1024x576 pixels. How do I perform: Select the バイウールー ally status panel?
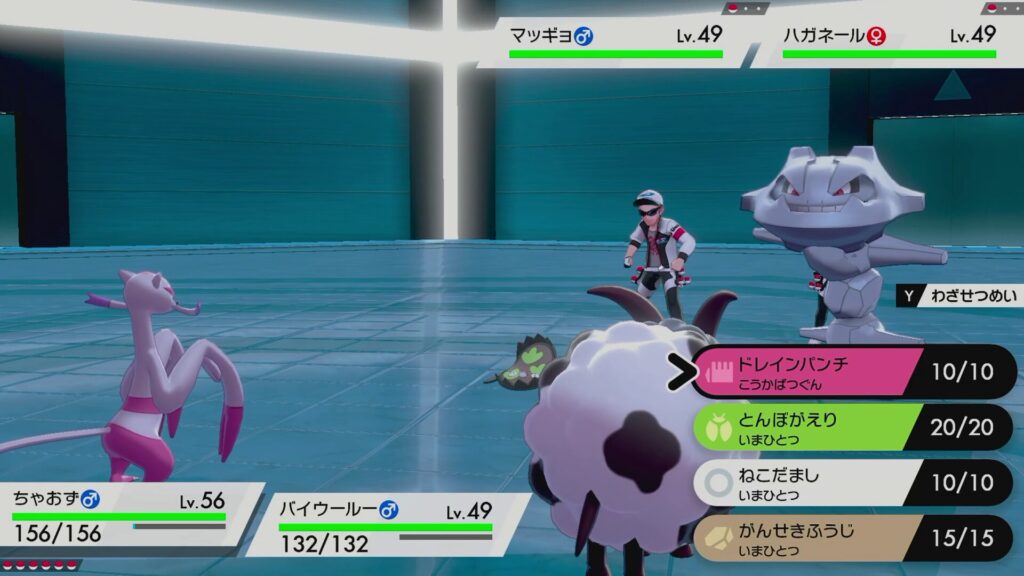coord(385,525)
